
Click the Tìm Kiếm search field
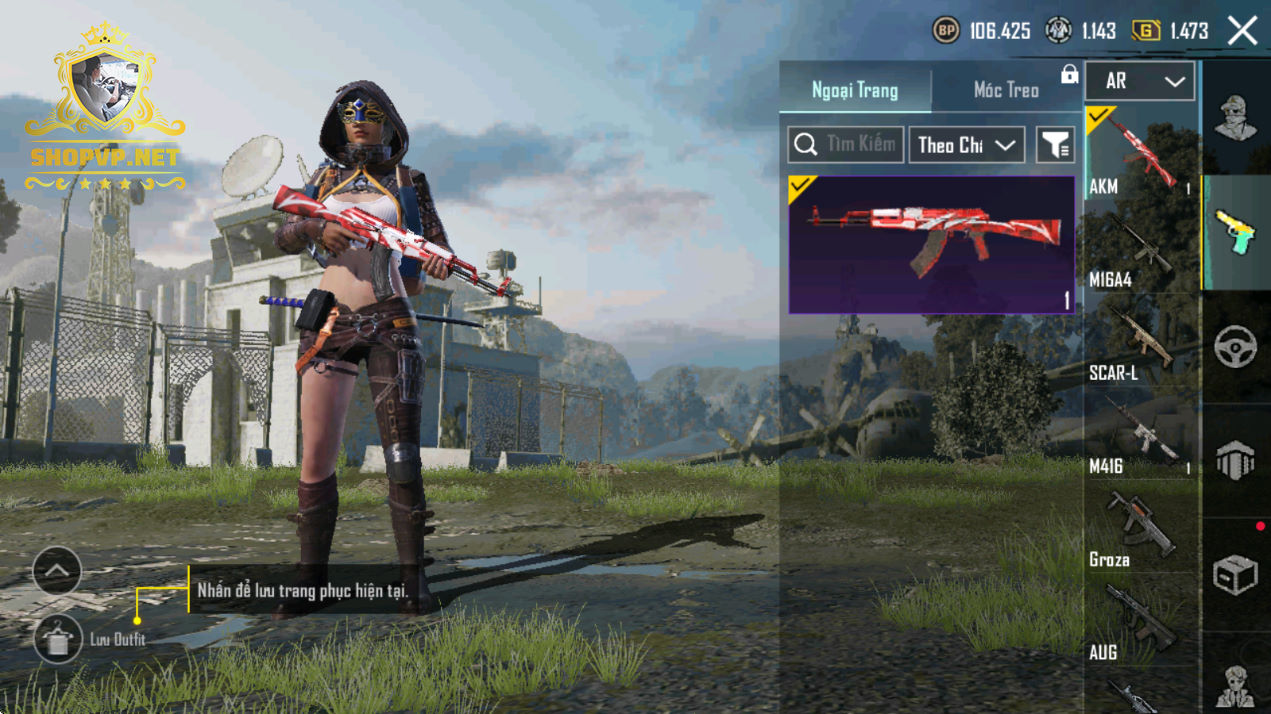(x=846, y=145)
